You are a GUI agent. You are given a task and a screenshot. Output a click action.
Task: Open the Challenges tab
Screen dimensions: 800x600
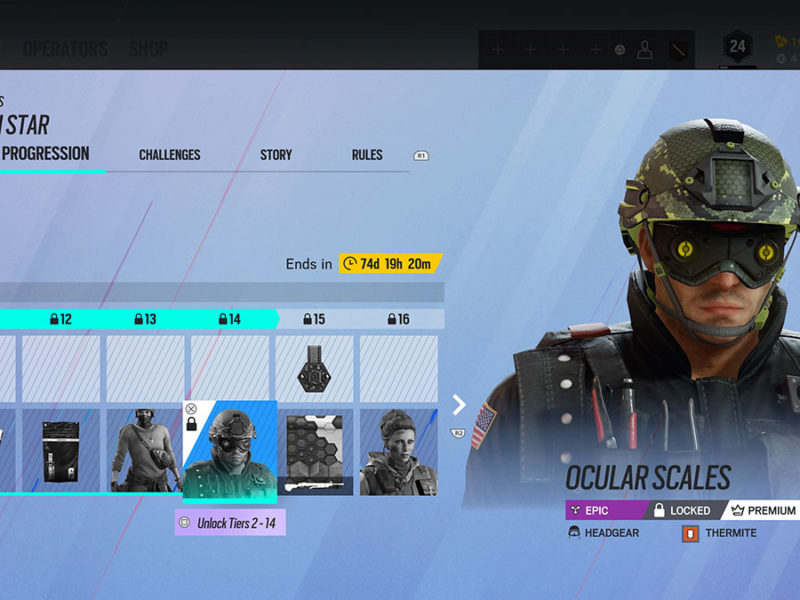coord(170,155)
